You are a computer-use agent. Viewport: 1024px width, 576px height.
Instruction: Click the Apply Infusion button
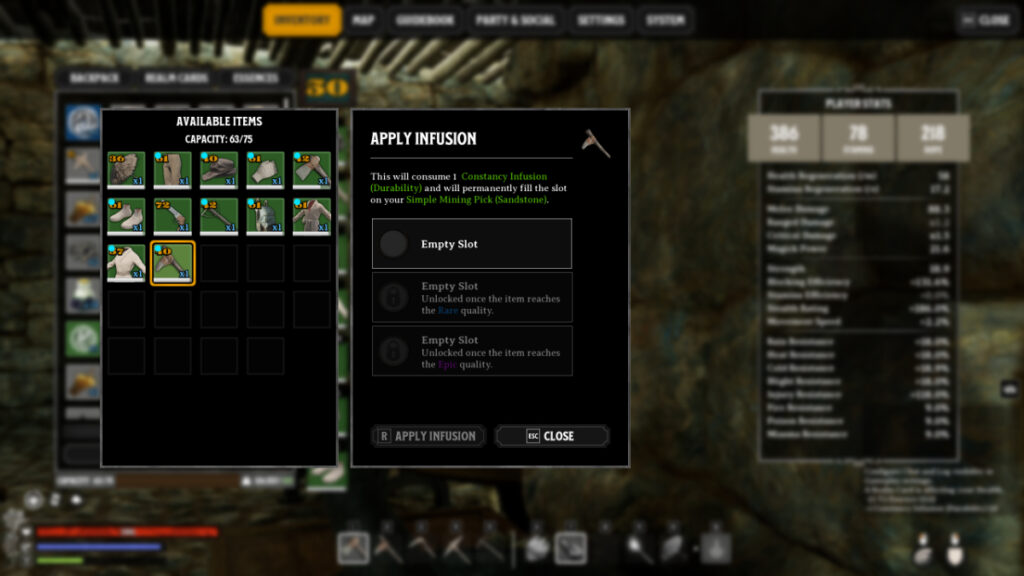click(x=428, y=436)
